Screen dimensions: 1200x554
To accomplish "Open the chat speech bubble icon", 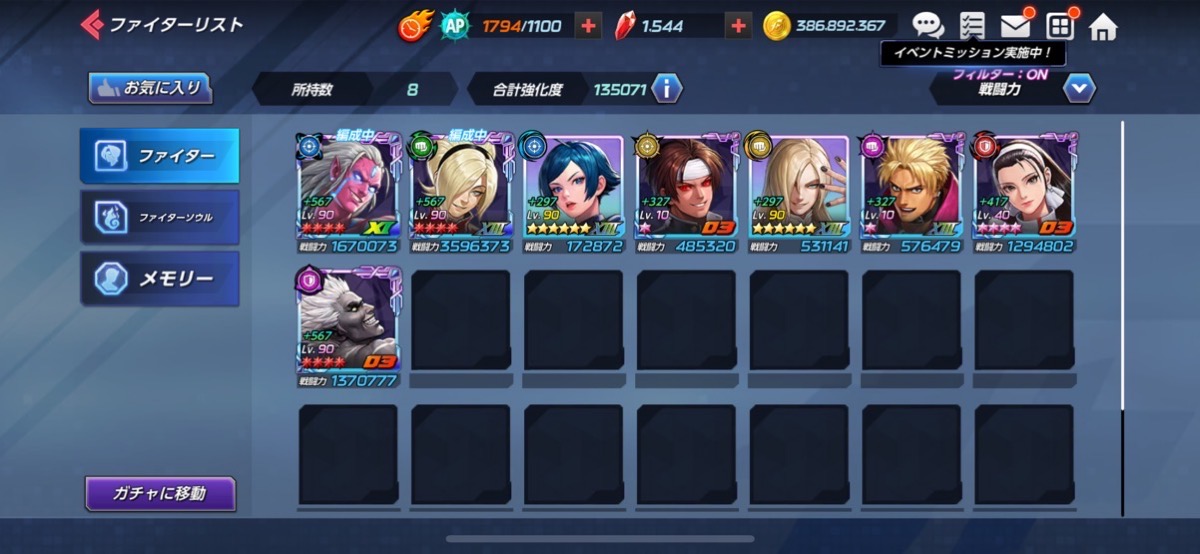I will [x=928, y=26].
